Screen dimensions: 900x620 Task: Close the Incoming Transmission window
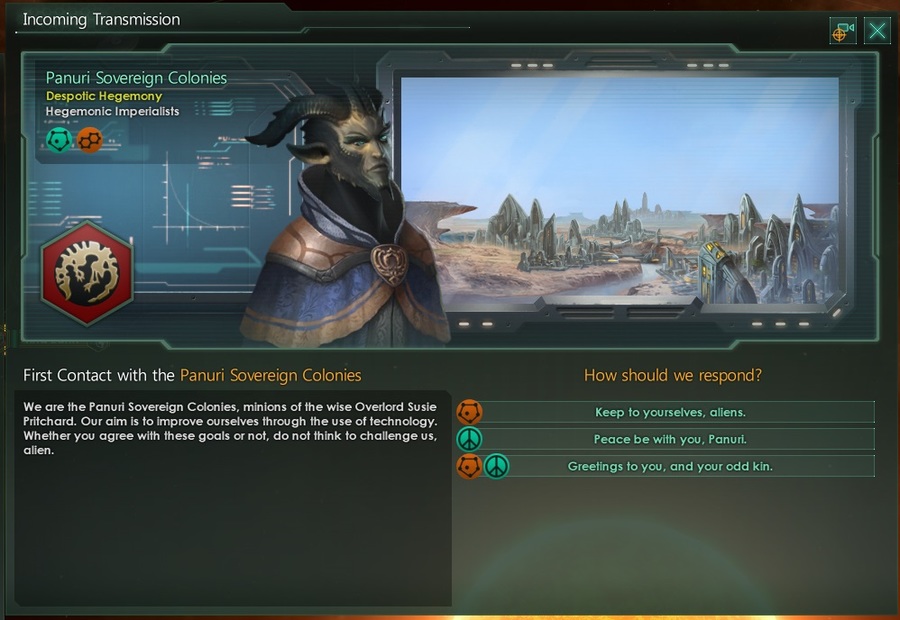tap(877, 31)
